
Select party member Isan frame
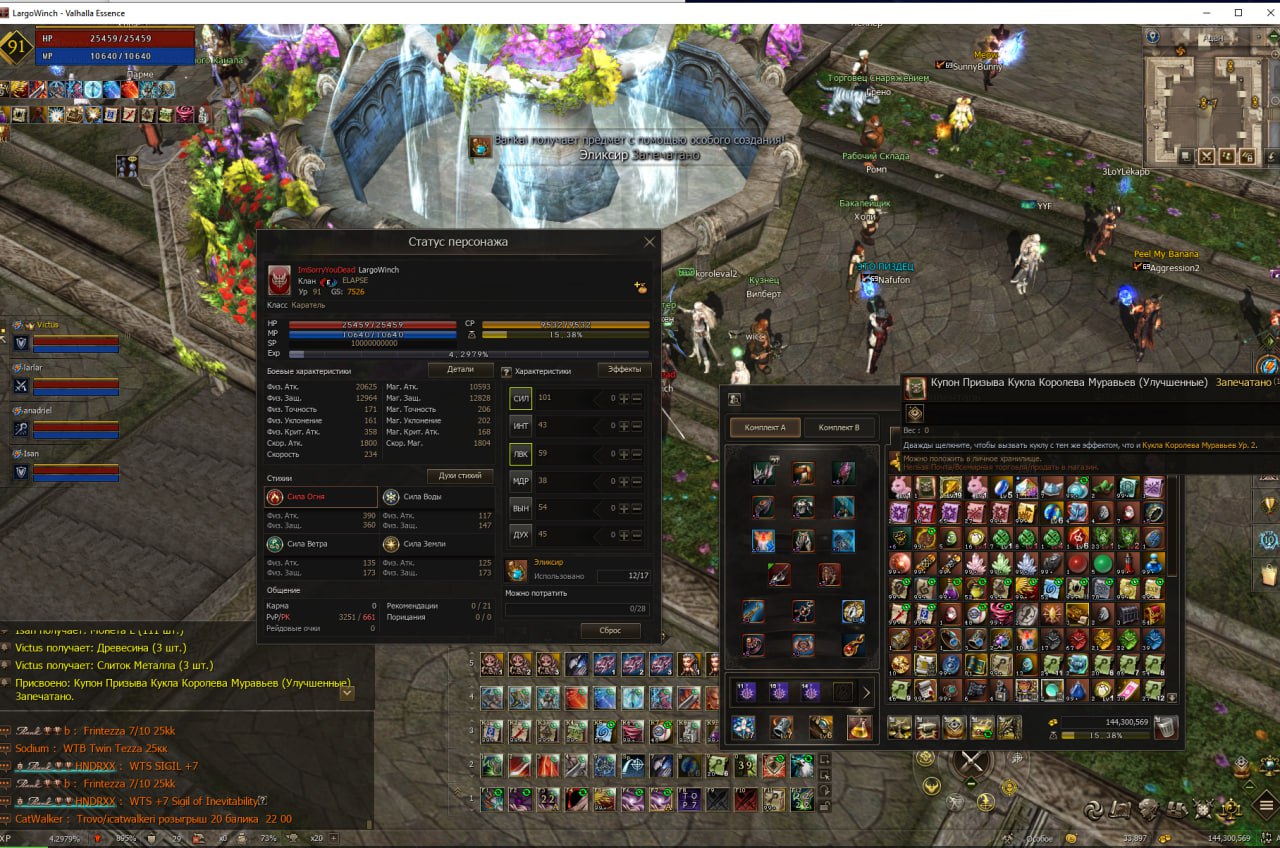(70, 465)
